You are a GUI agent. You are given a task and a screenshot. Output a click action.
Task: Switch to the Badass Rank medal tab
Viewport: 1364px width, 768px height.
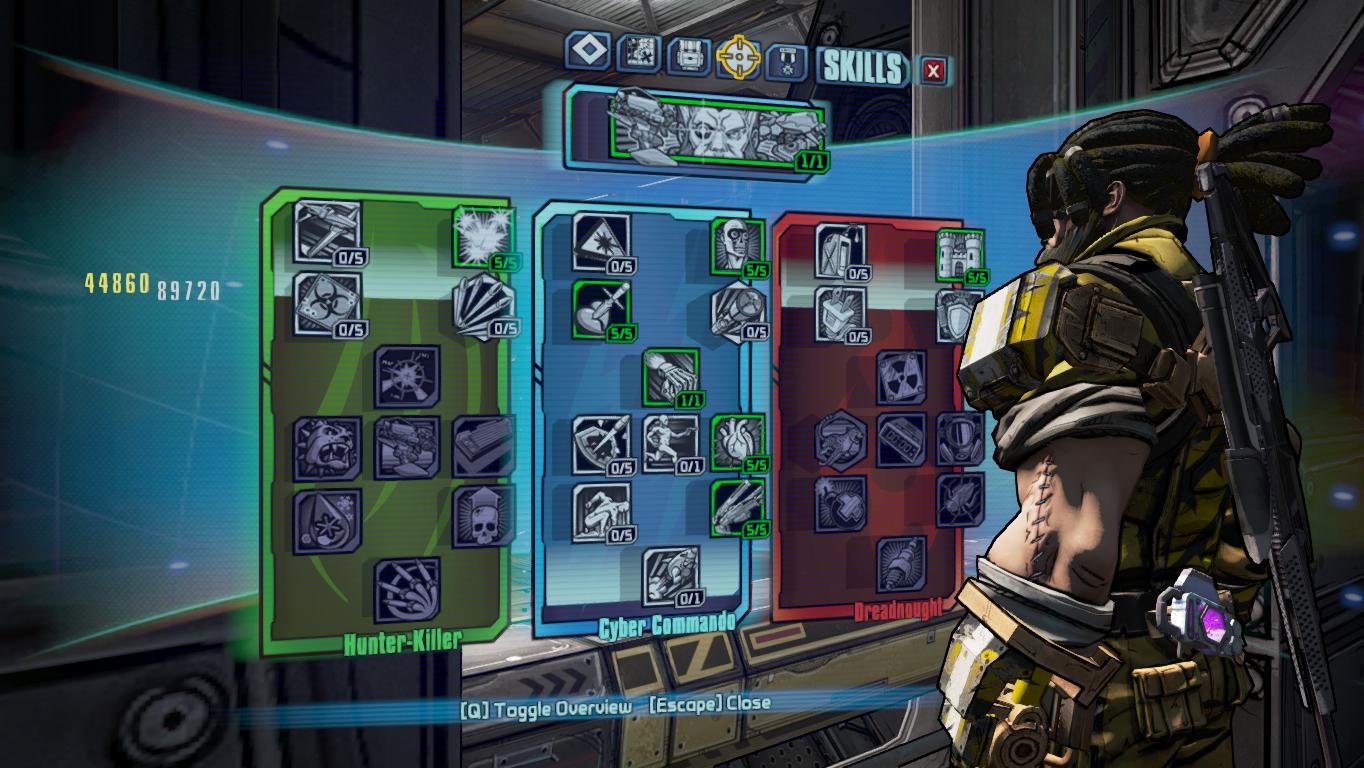click(786, 62)
